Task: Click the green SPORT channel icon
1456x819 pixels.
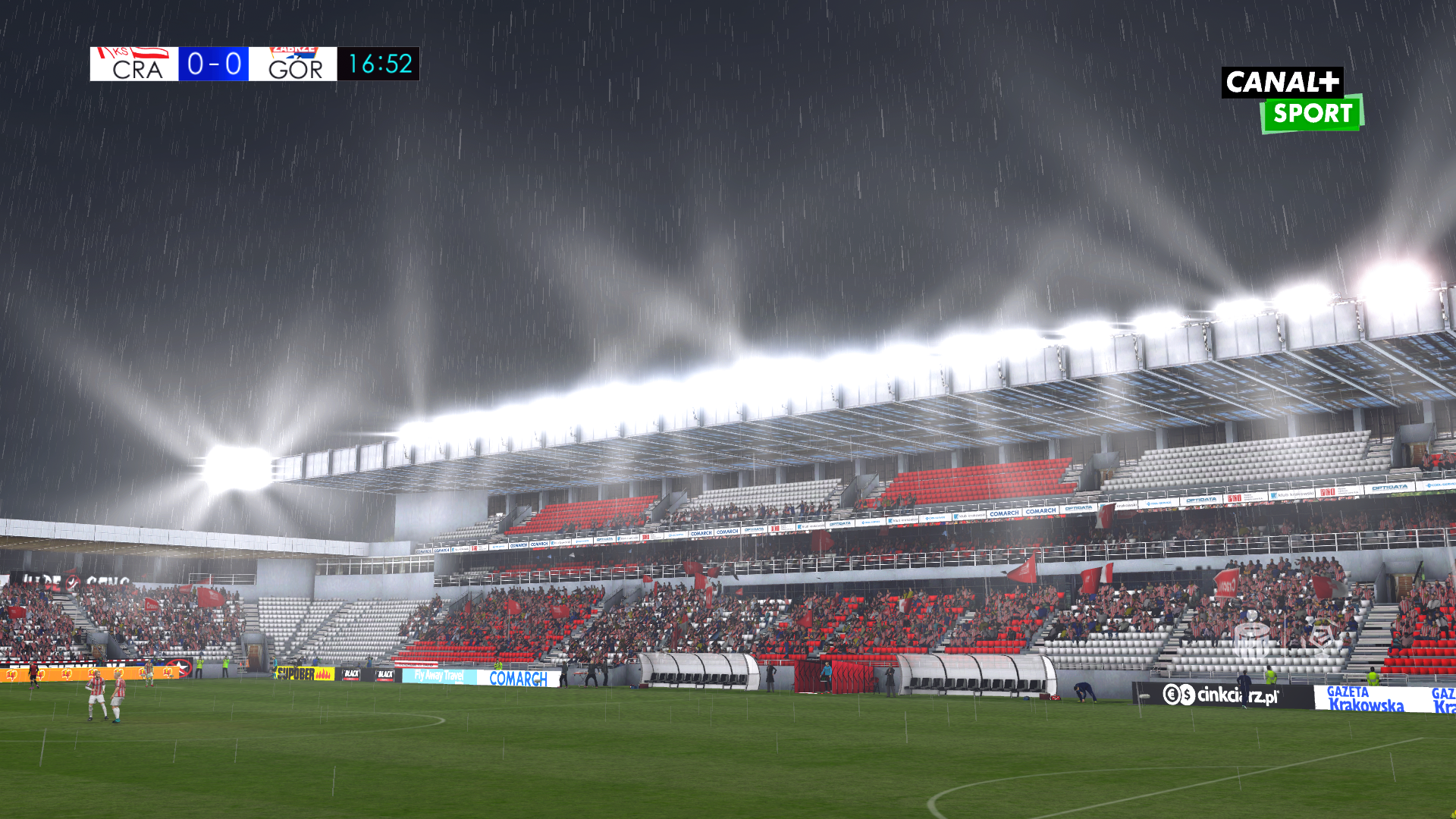Action: [x=1310, y=114]
